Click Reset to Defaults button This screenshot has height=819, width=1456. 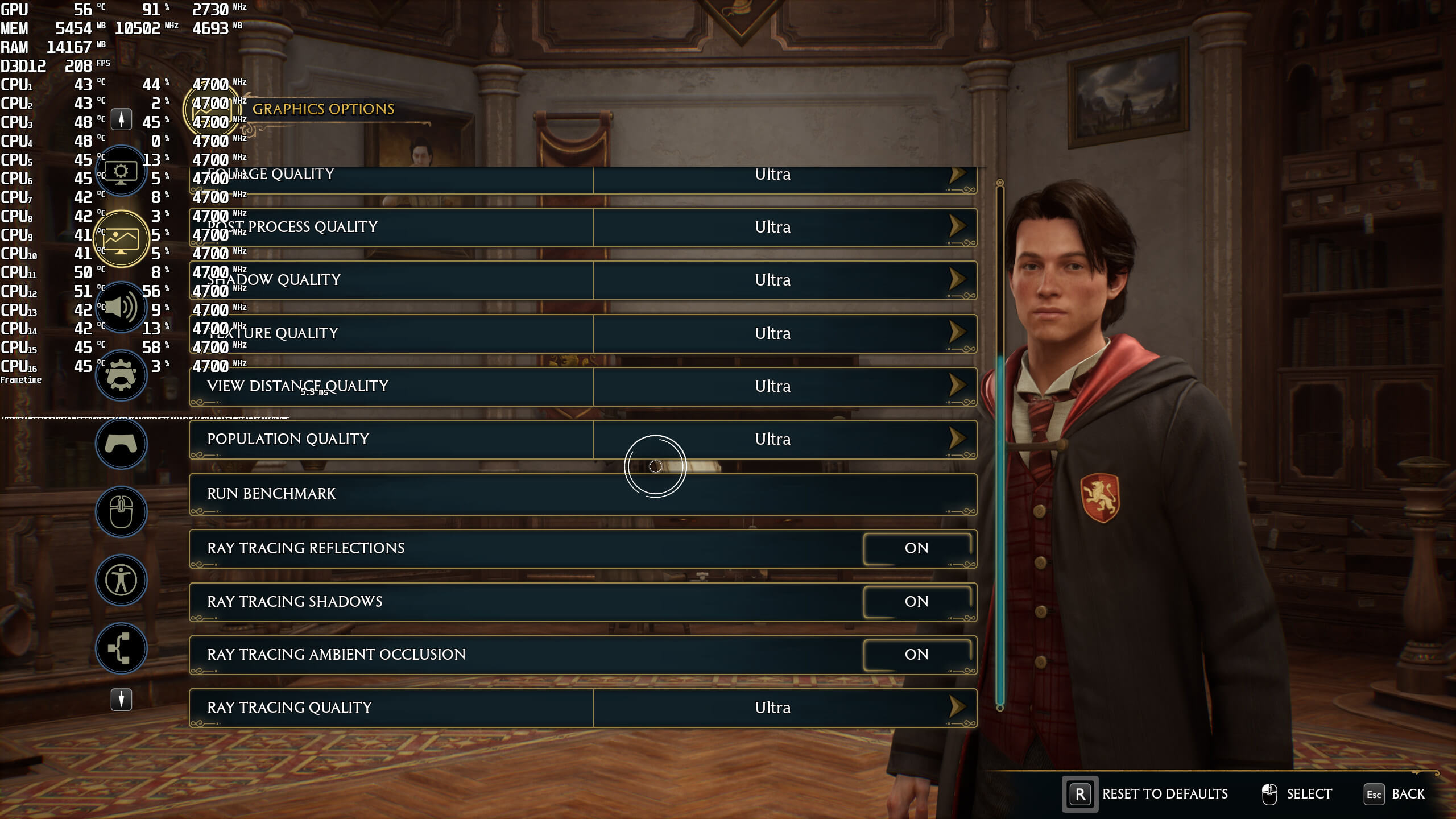[x=1164, y=794]
